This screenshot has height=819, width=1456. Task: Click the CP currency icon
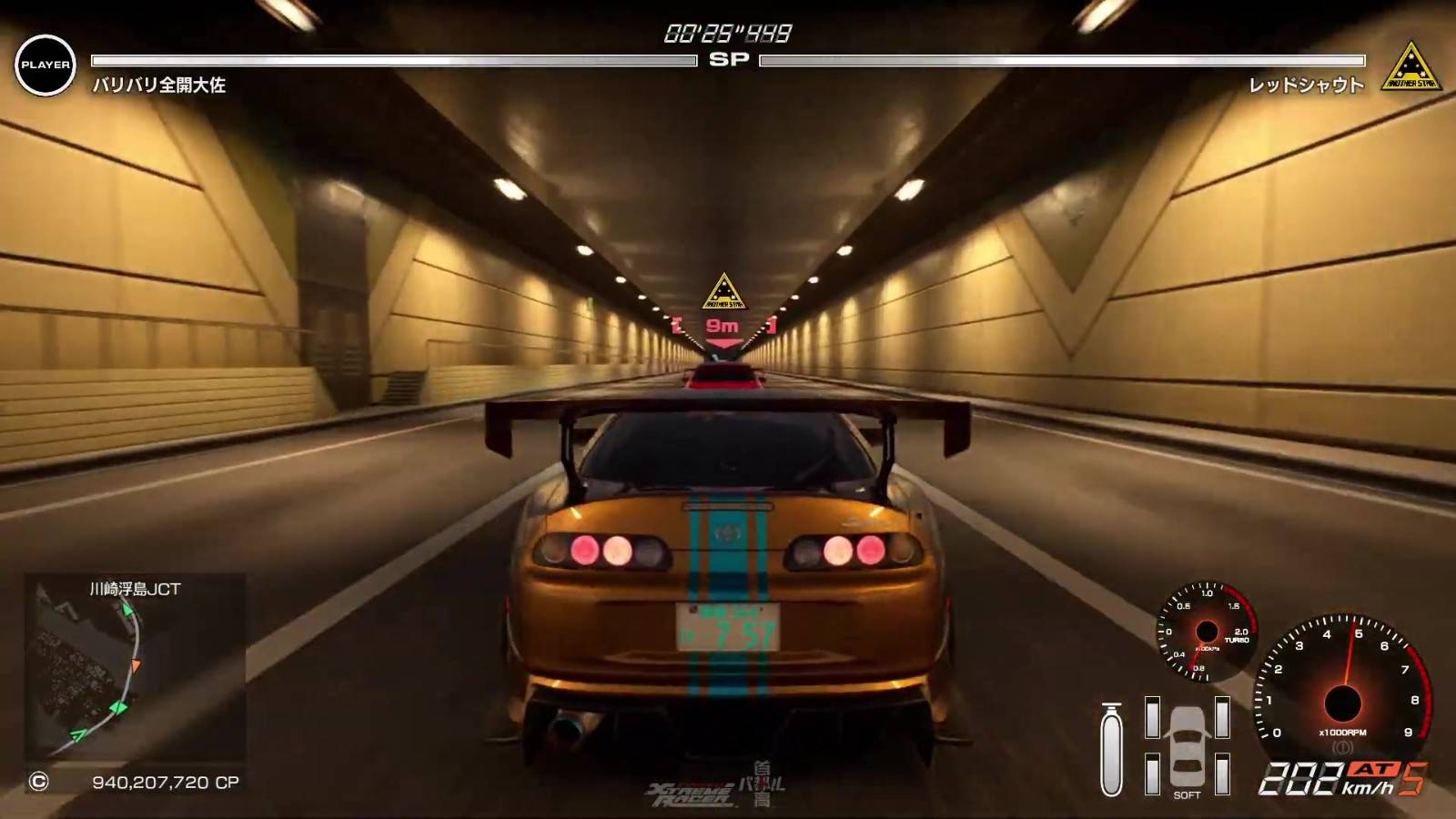pyautogui.click(x=38, y=782)
